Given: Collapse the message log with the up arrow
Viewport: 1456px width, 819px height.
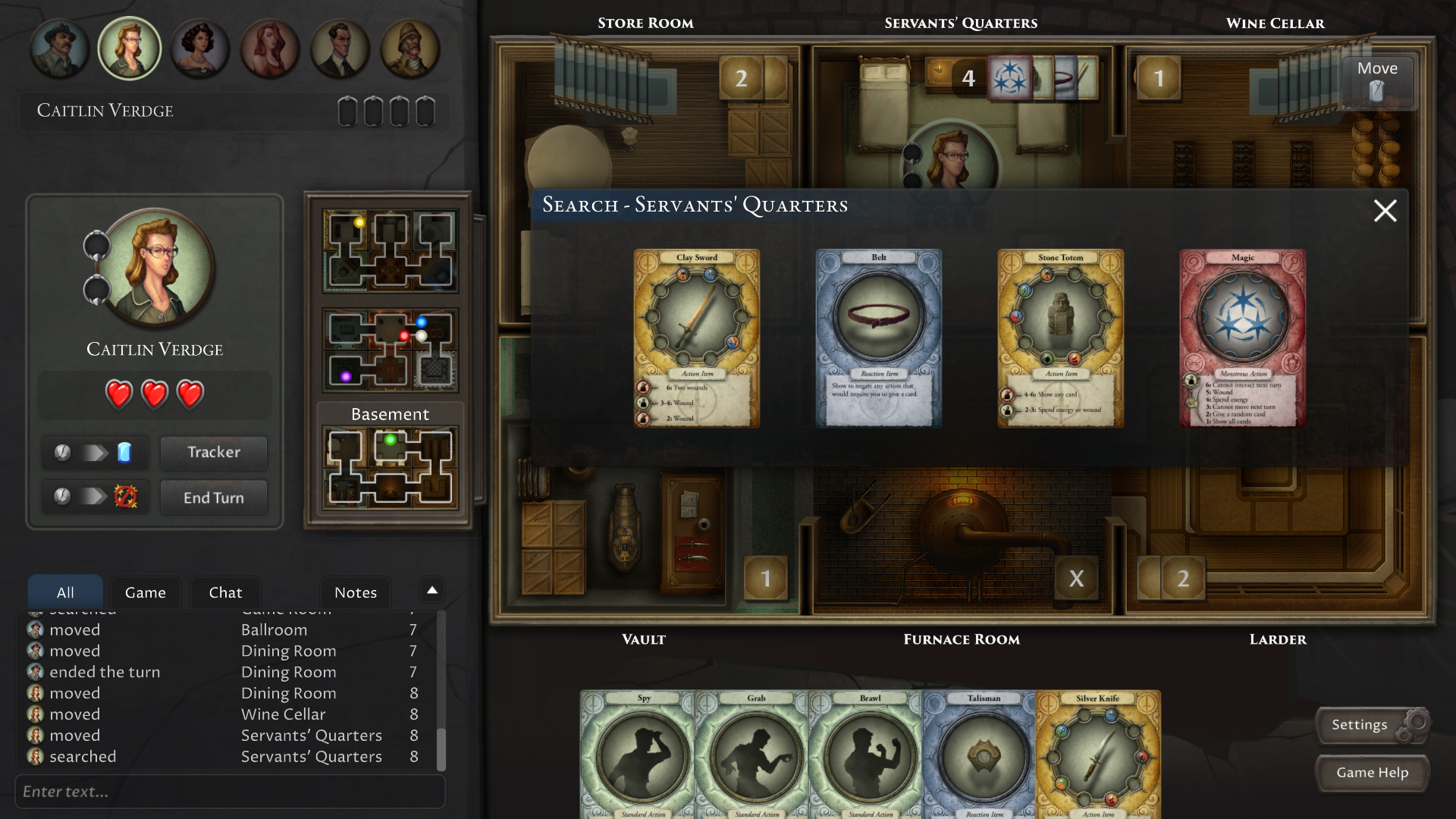Looking at the screenshot, I should [431, 590].
